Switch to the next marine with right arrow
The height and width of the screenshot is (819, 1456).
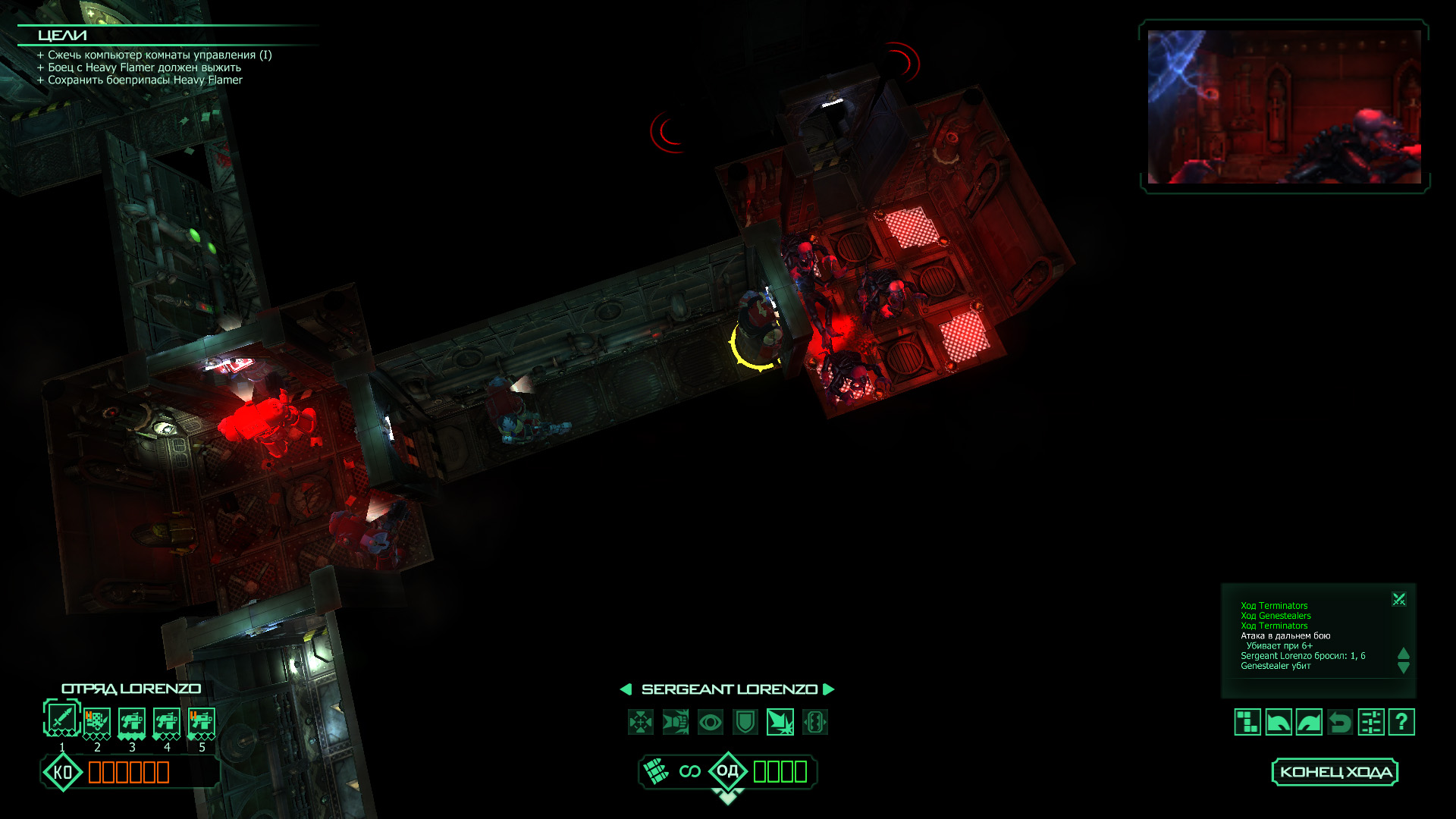829,689
